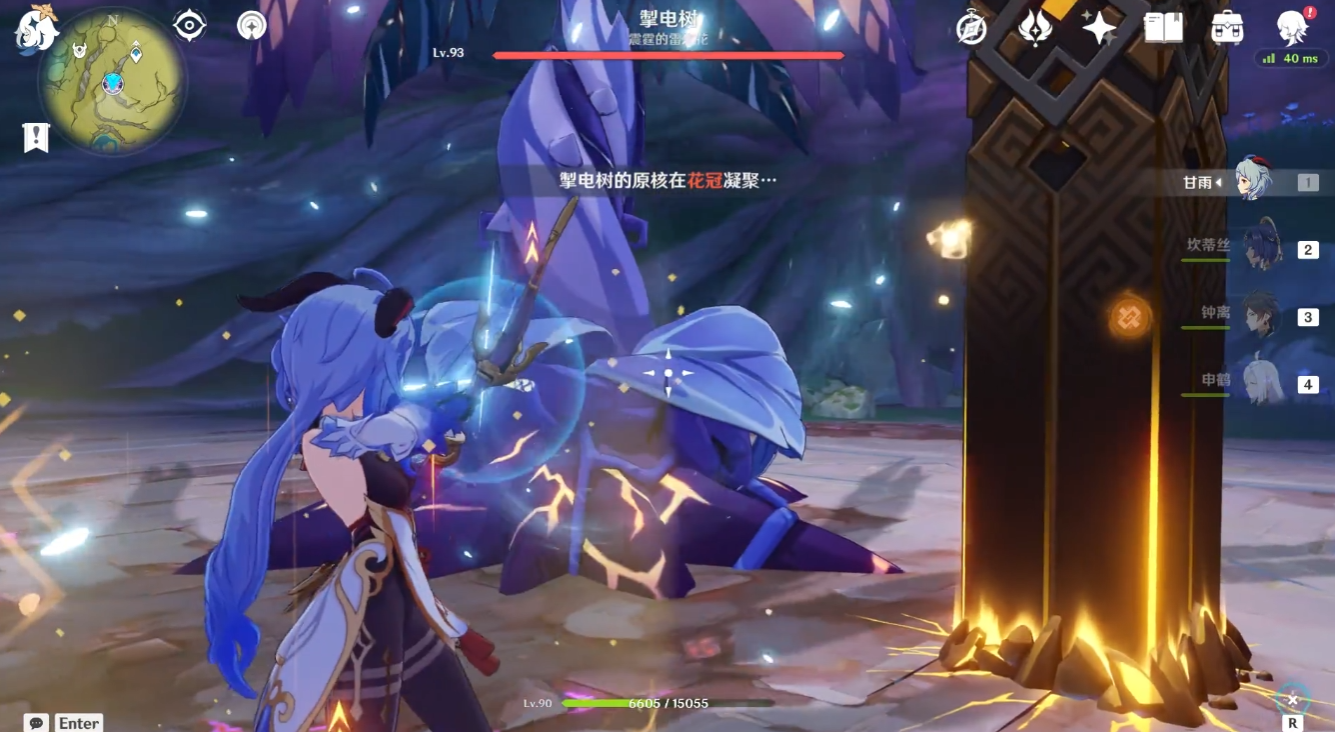
Task: Open the winged battle pass icon
Action: click(x=1035, y=27)
